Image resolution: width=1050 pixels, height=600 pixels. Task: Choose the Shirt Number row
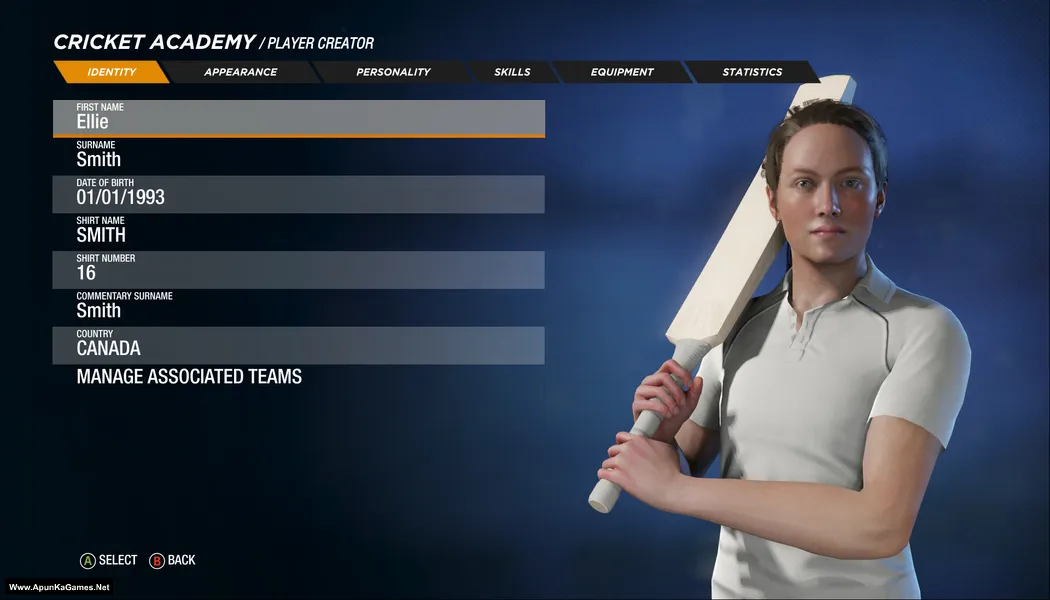[x=298, y=270]
